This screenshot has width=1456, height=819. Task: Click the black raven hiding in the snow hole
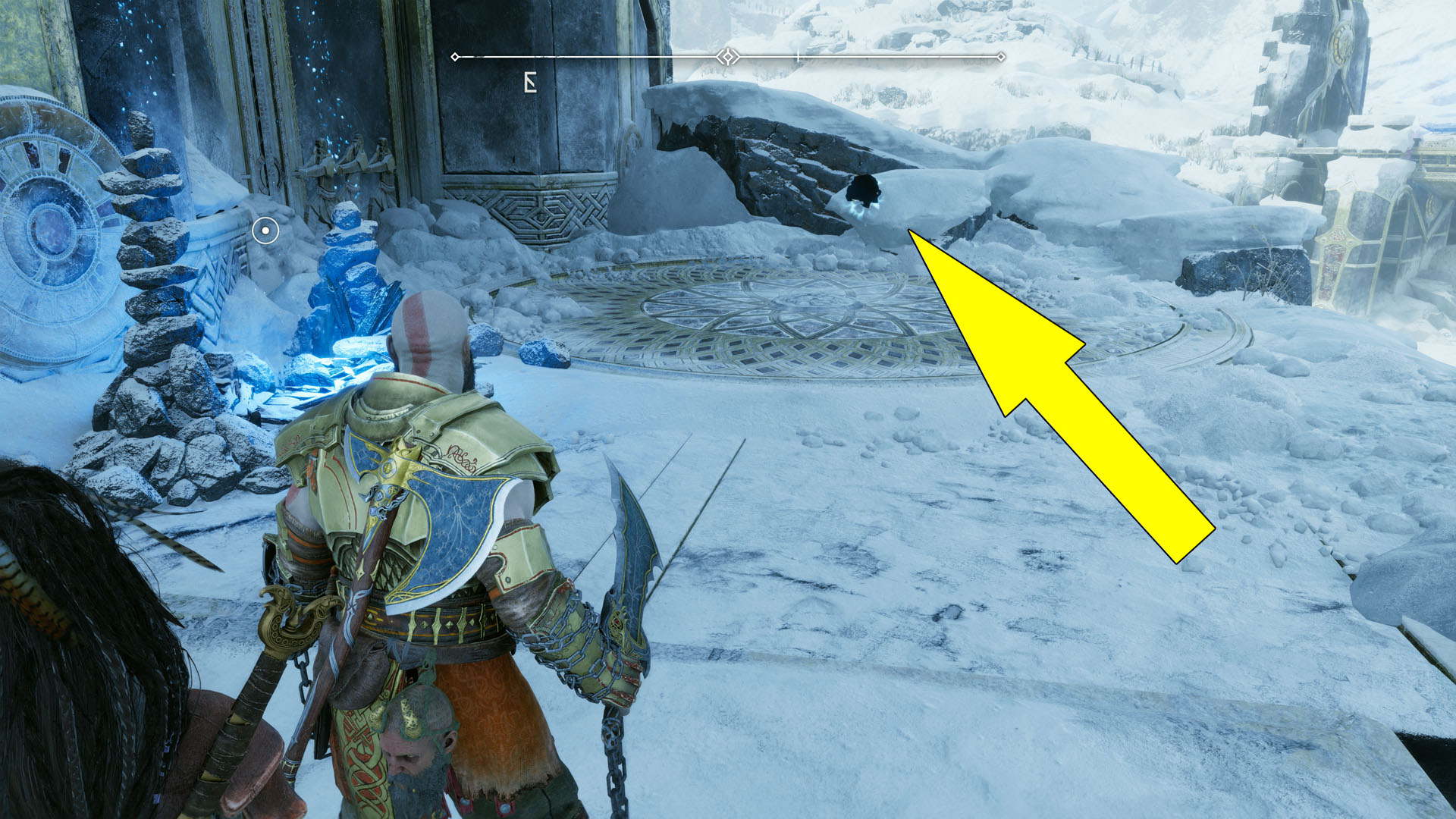click(864, 191)
